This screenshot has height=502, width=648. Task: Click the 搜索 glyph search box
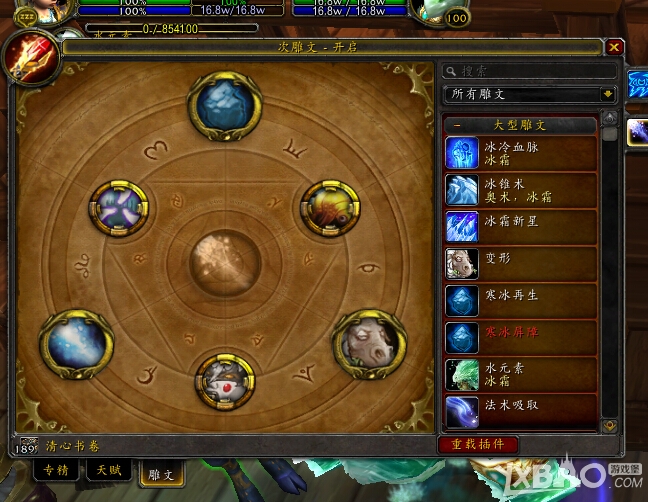click(x=530, y=71)
